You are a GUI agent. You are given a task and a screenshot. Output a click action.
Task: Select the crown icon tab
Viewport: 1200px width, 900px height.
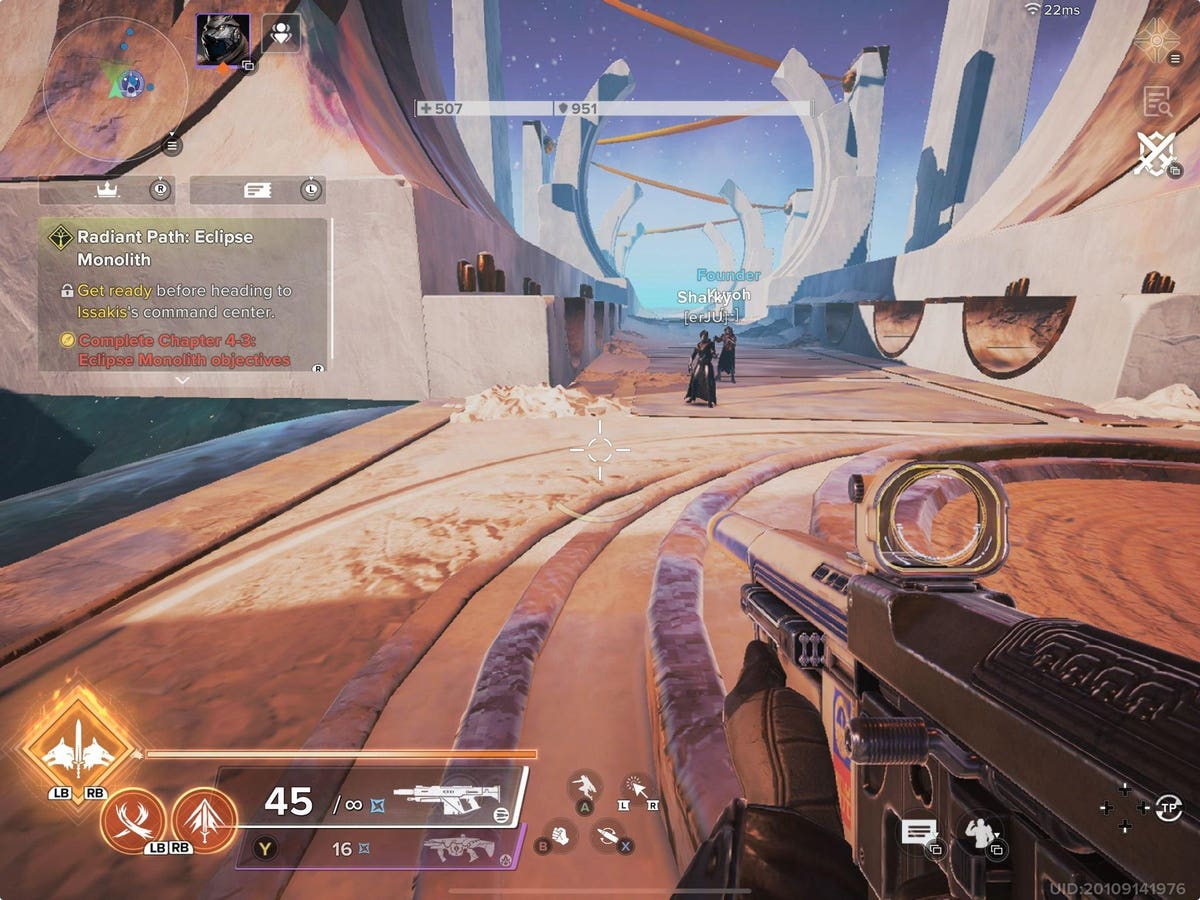(107, 190)
